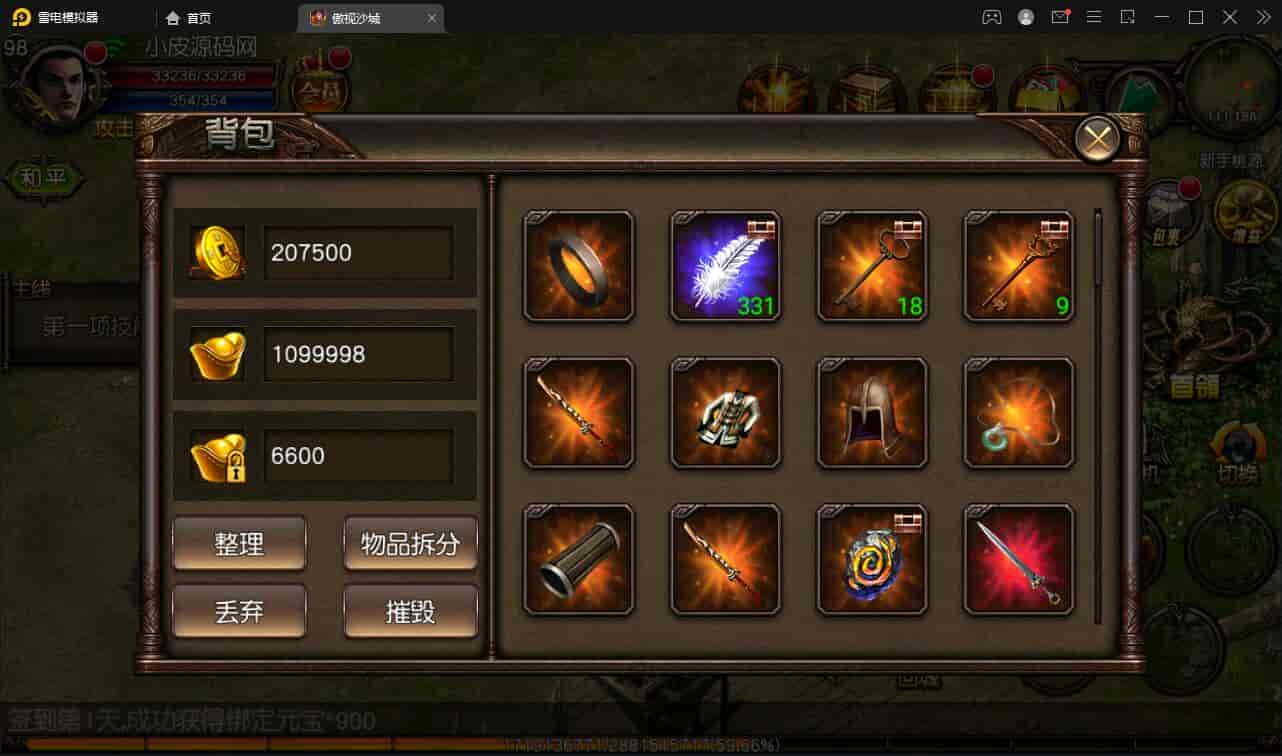Screen dimensions: 1282x756
Task: Select the white feather stack of 331
Action: (725, 266)
